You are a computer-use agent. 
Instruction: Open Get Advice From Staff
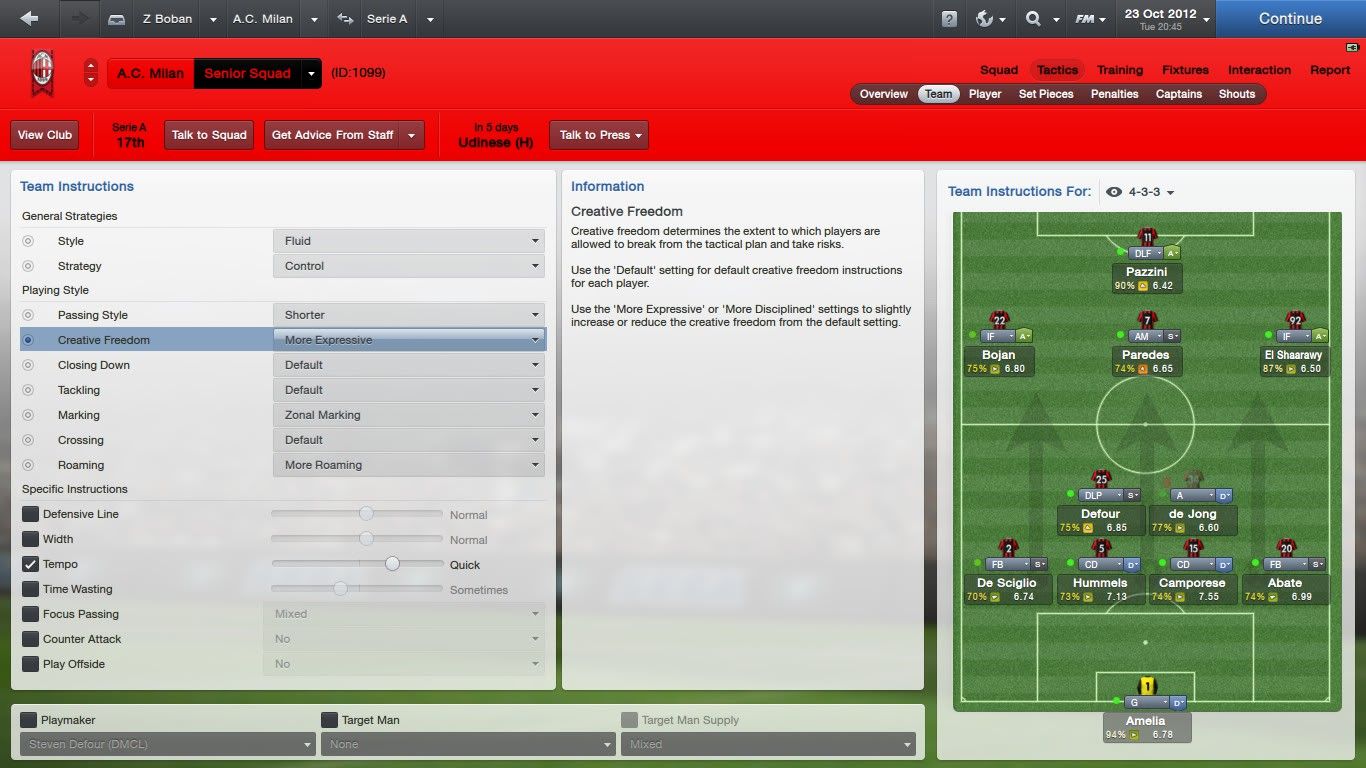[333, 135]
